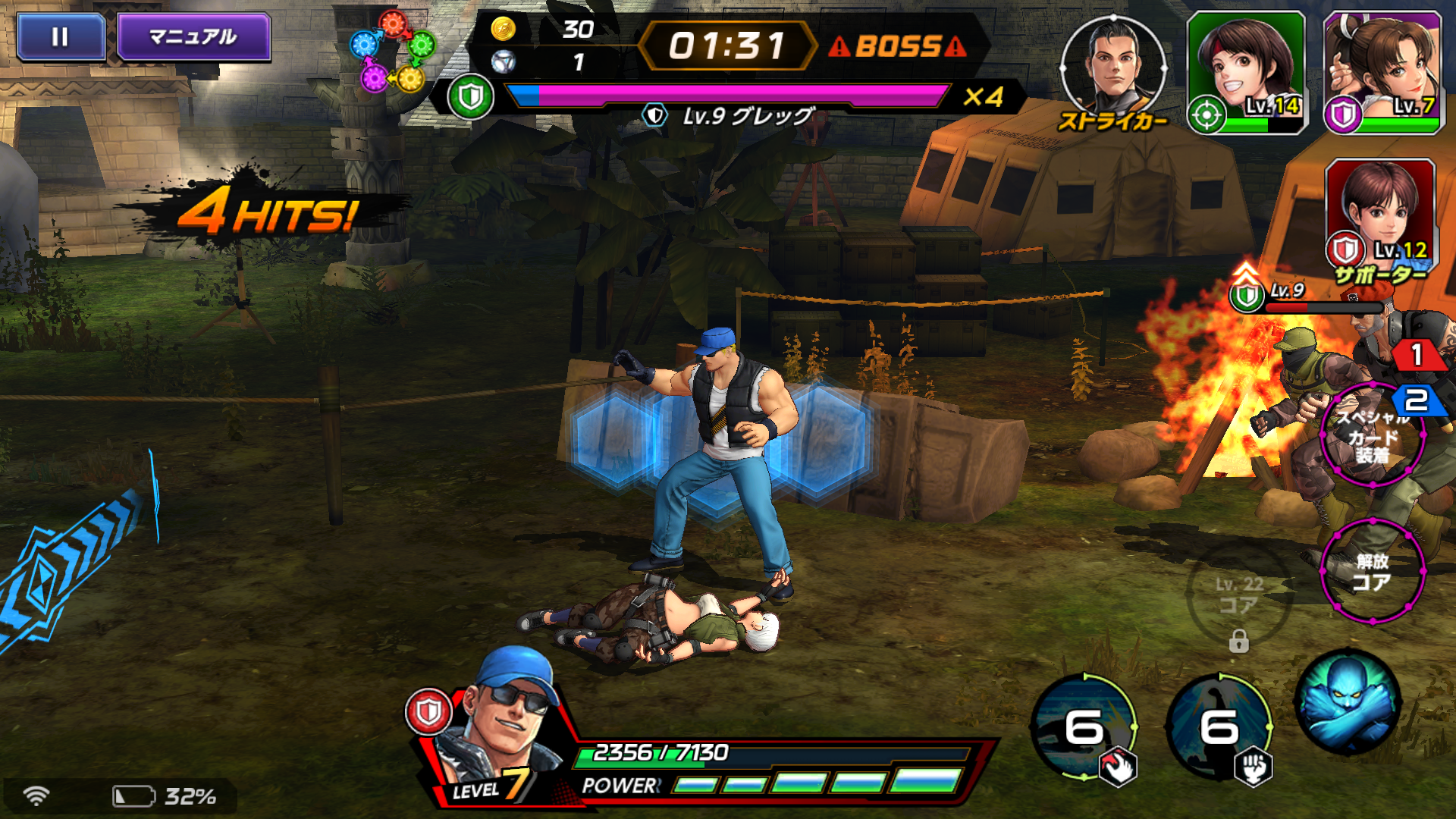
Task: Tap the shield icon beside Greg's HP bar
Action: (x=470, y=96)
